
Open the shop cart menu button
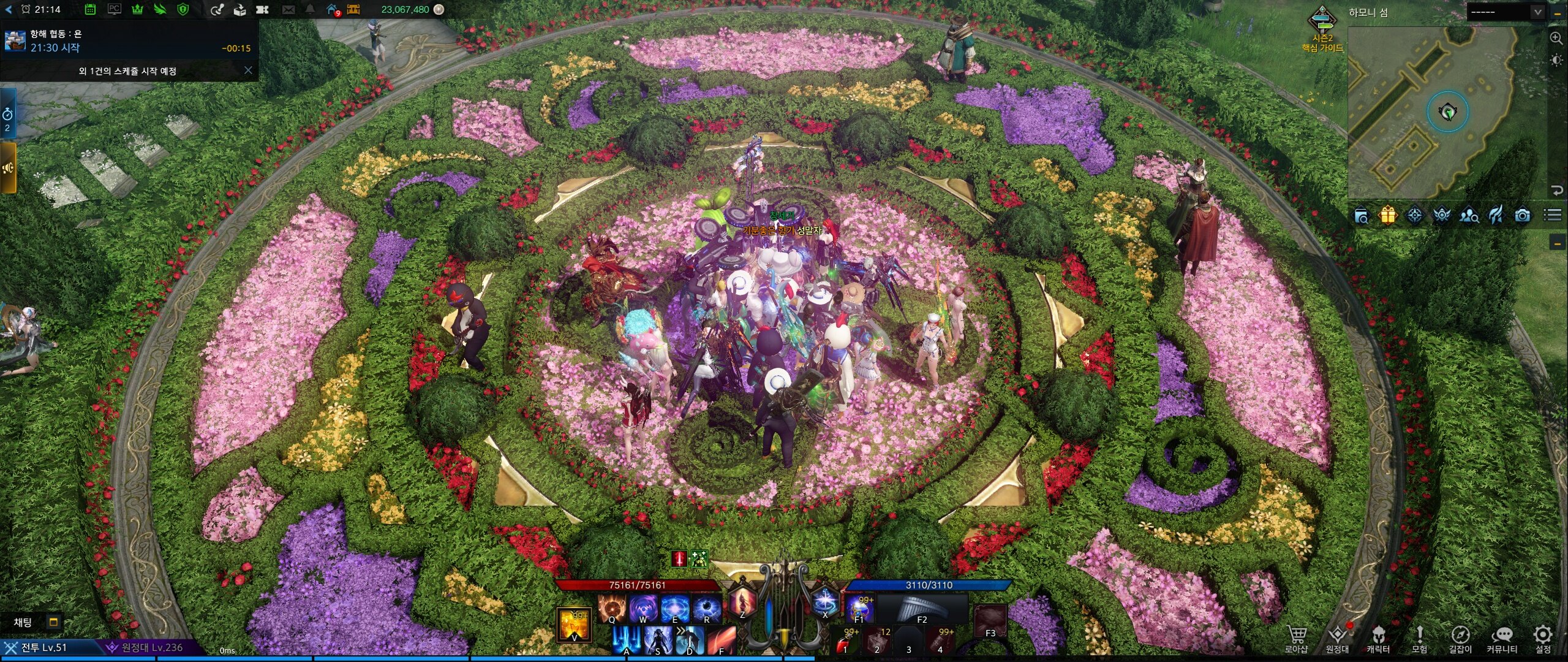pos(1296,638)
